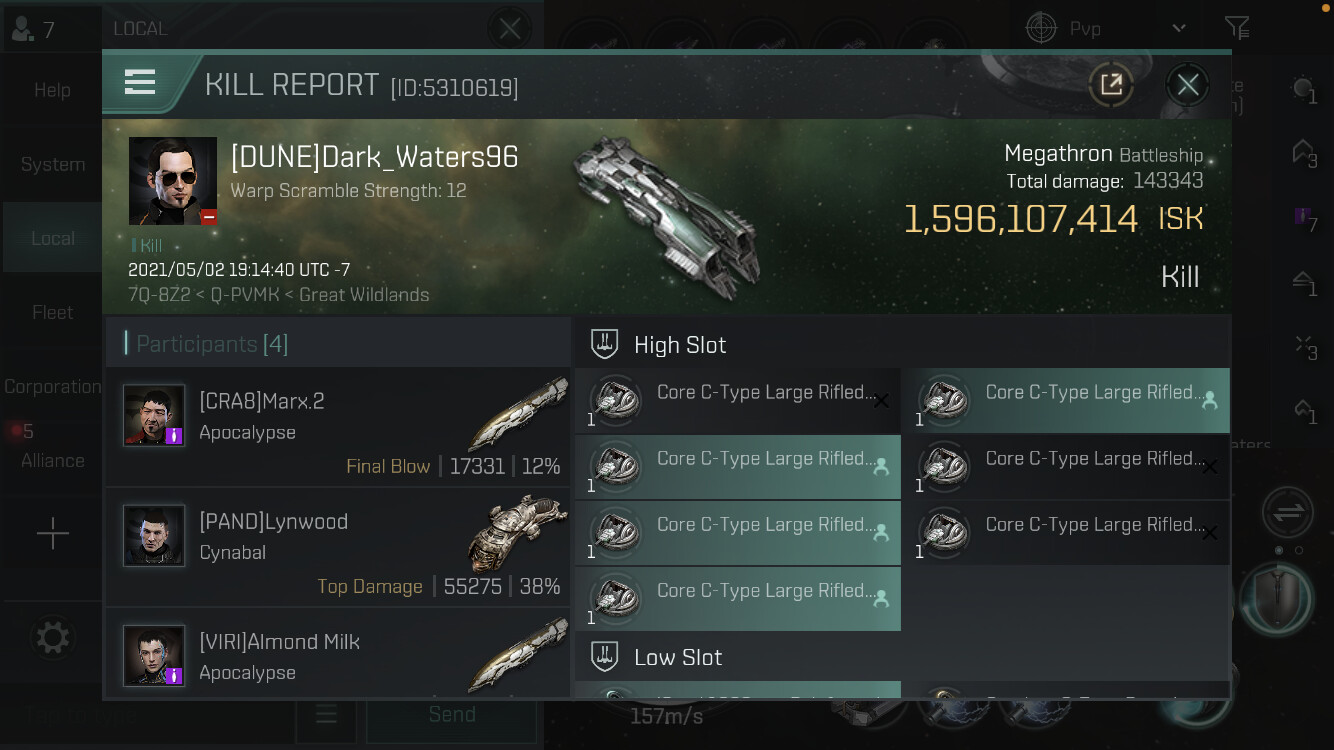1334x750 pixels.
Task: Select Dark_Waters96's character portrait
Action: [173, 181]
